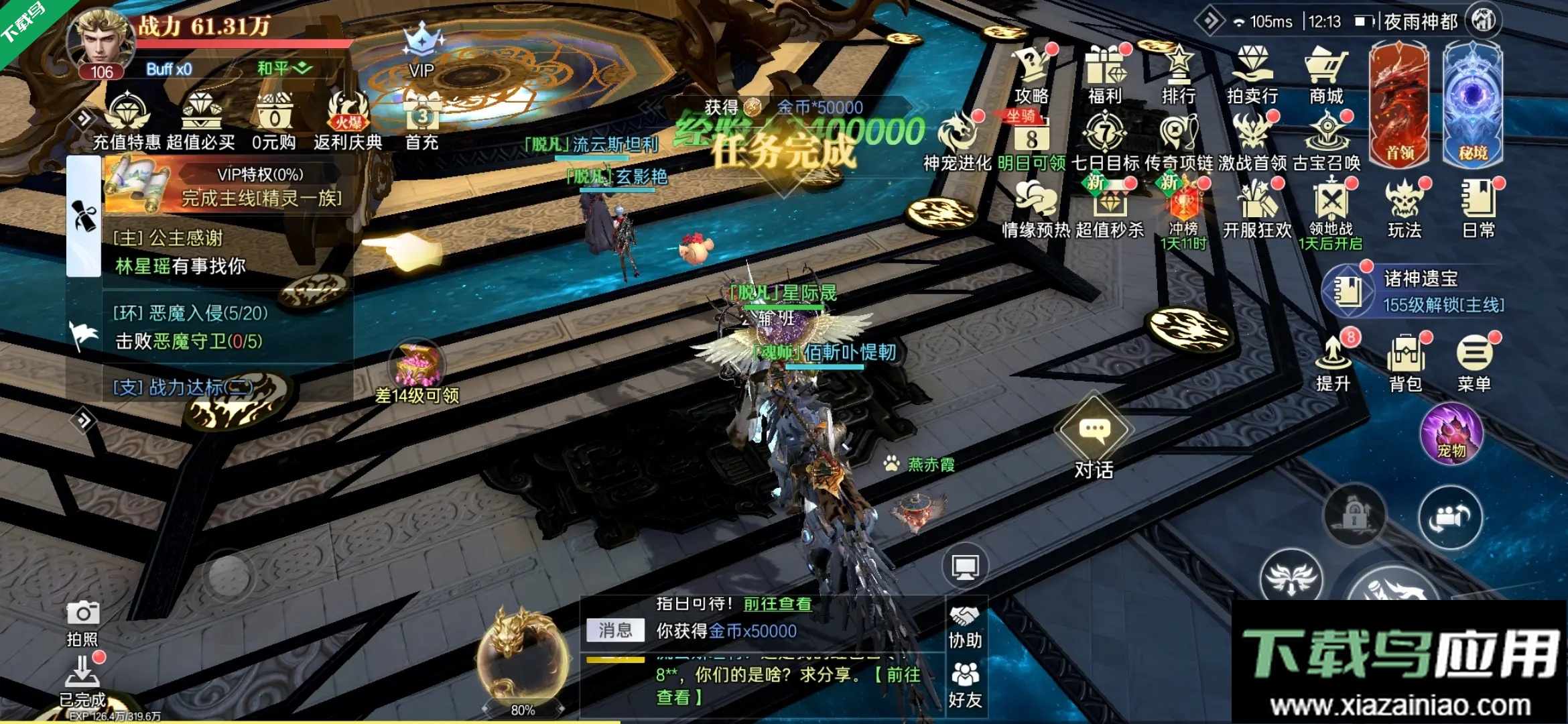Open the 商城 shop

pyautogui.click(x=1326, y=72)
